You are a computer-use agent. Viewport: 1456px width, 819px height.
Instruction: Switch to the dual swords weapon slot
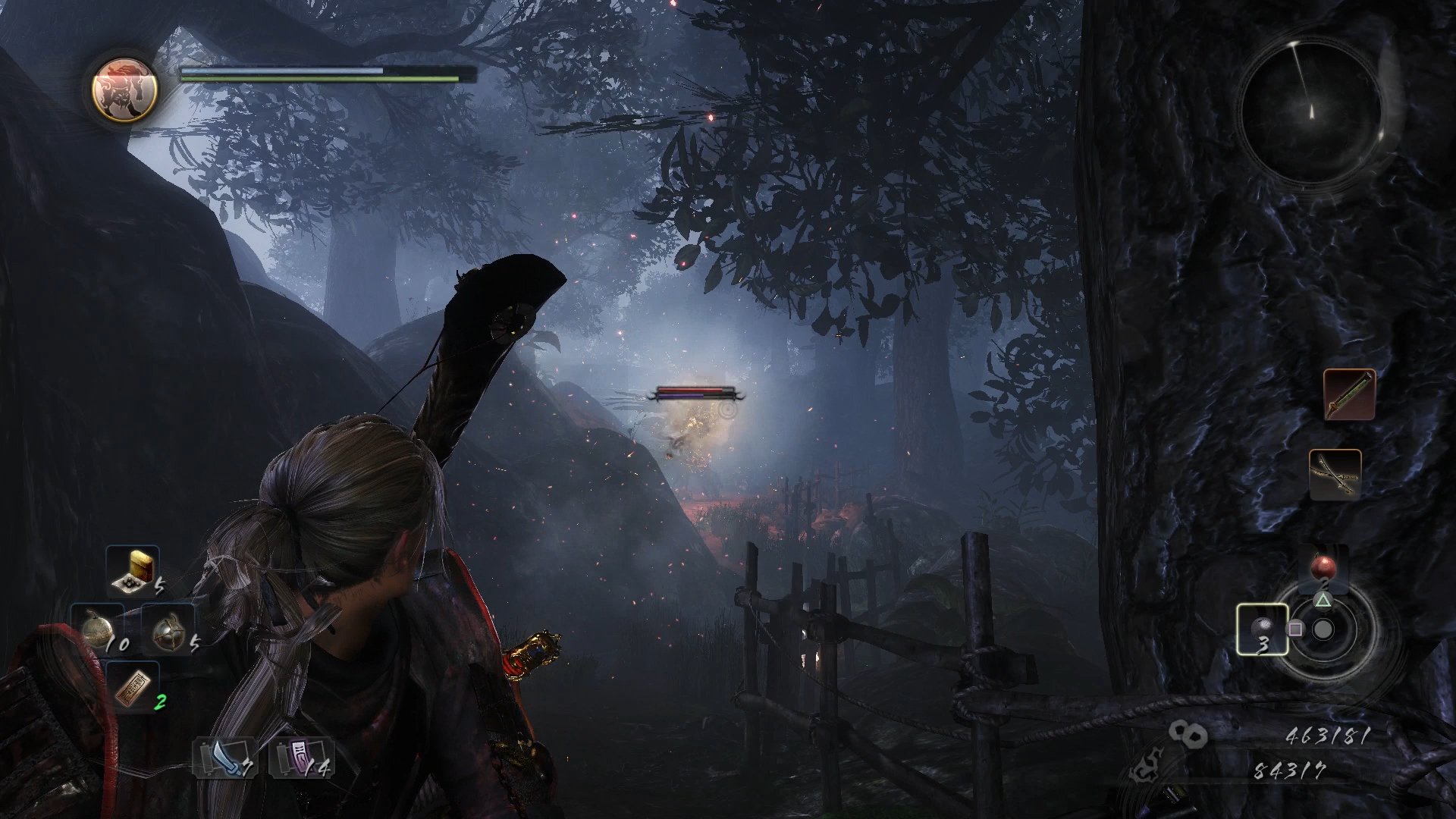click(1335, 474)
